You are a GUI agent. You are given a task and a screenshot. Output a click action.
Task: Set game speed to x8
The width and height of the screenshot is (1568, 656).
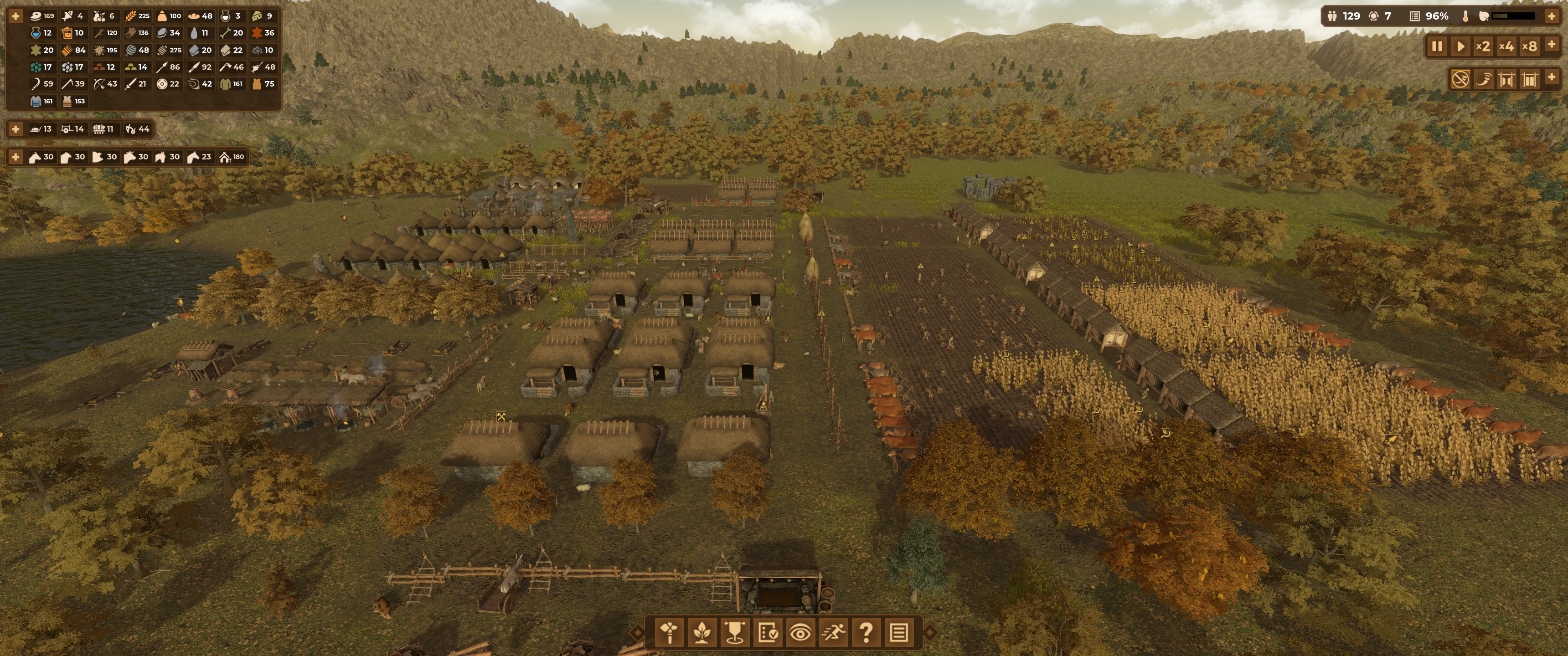coord(1530,46)
